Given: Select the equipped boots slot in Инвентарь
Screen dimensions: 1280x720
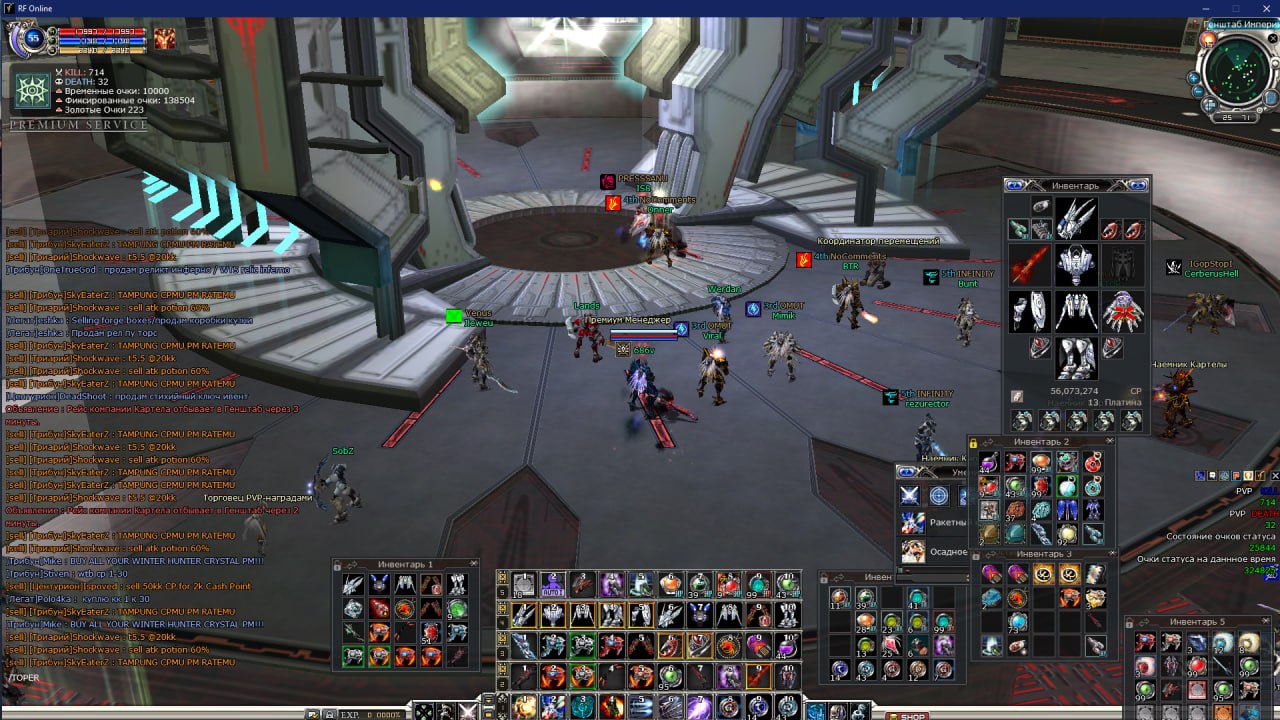Looking at the screenshot, I should pyautogui.click(x=1076, y=357).
